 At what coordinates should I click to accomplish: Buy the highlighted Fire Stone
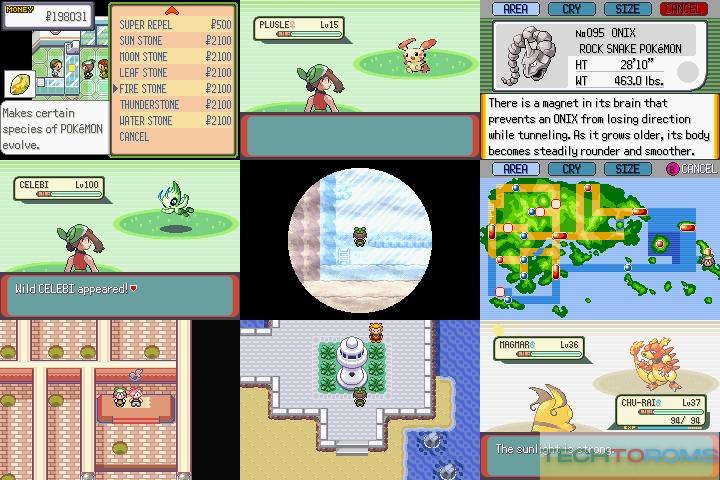click(143, 89)
